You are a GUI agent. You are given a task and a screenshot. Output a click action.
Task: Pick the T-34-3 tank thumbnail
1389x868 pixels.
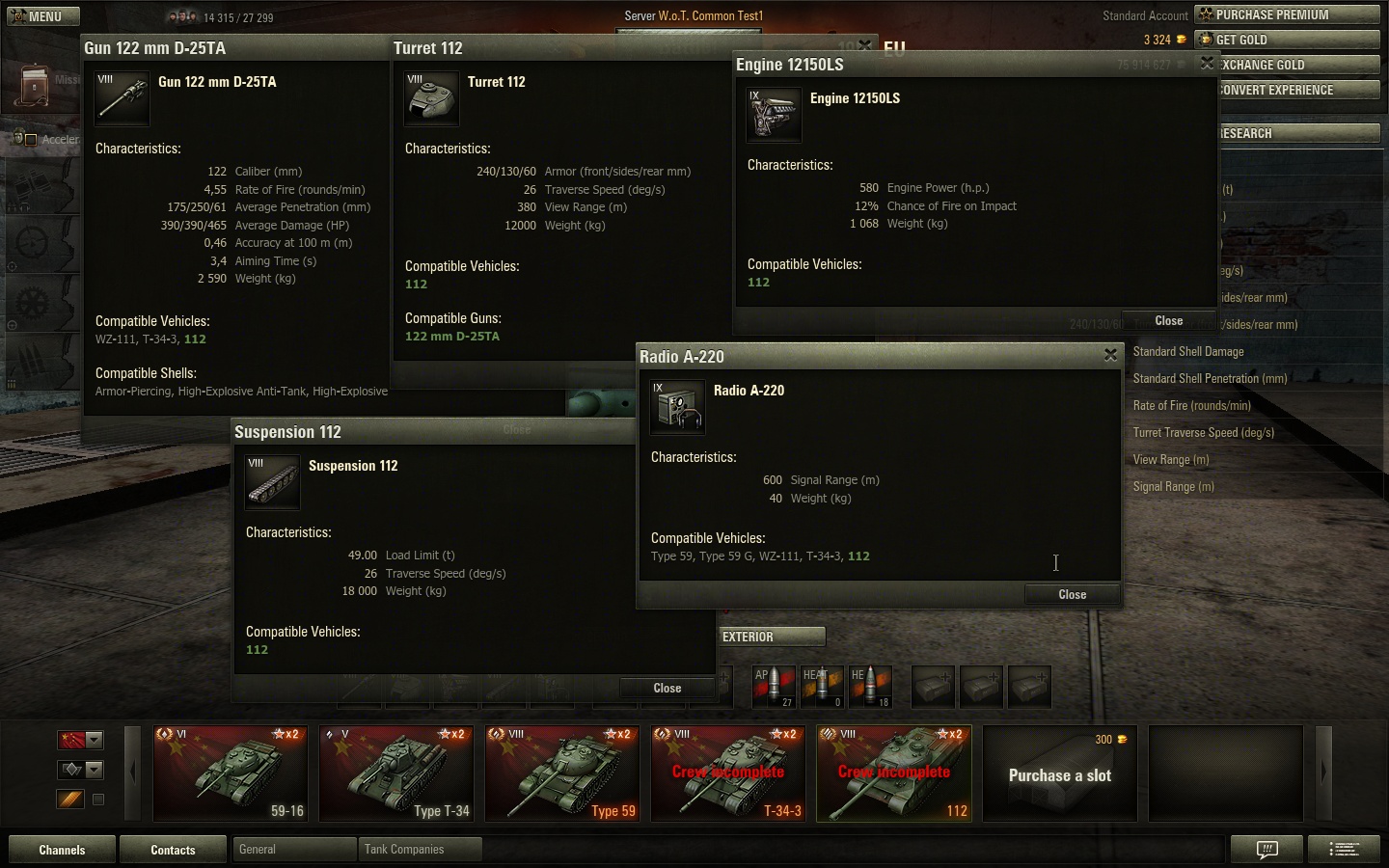coord(728,773)
